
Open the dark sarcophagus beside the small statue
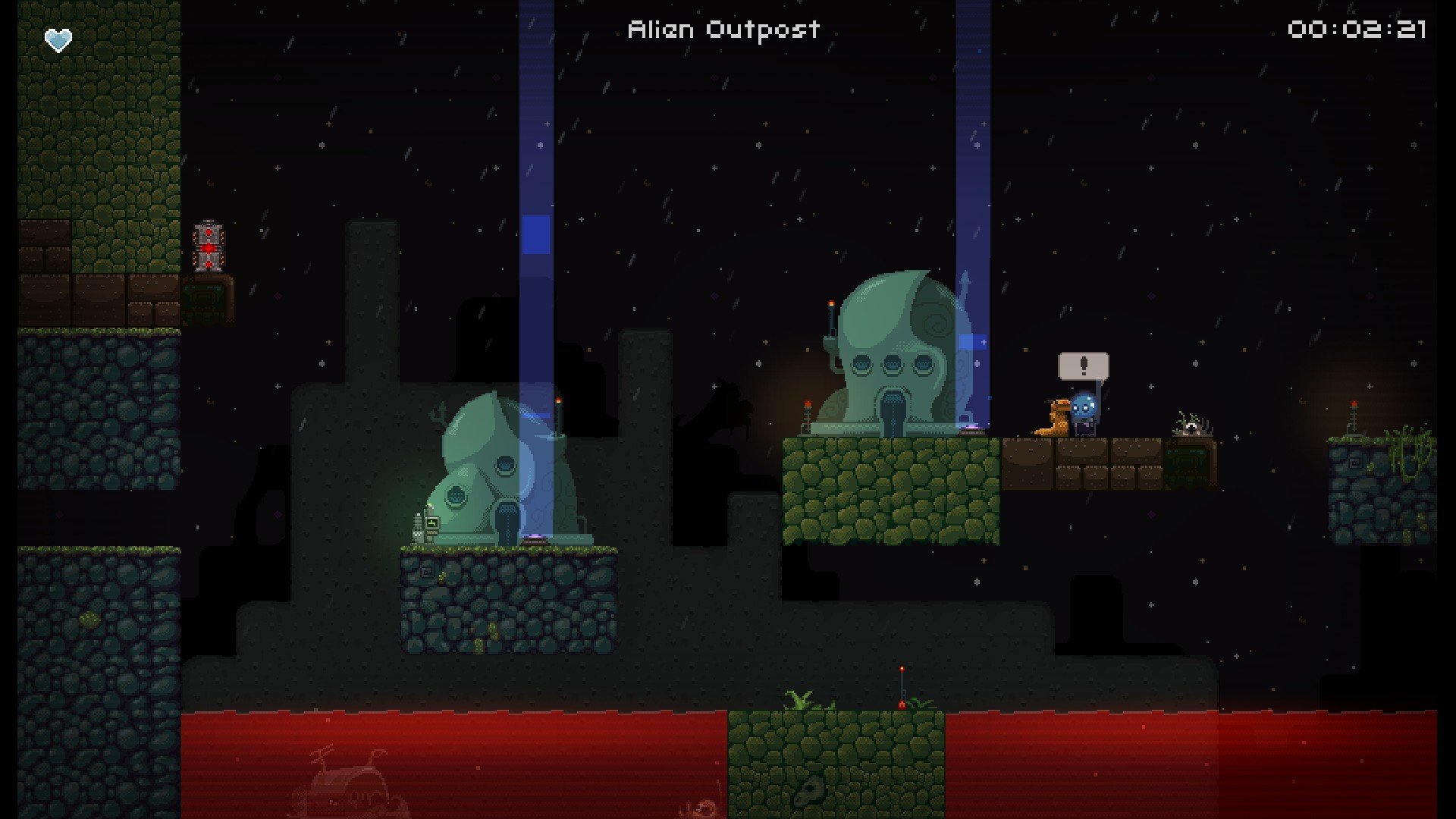[x=507, y=523]
